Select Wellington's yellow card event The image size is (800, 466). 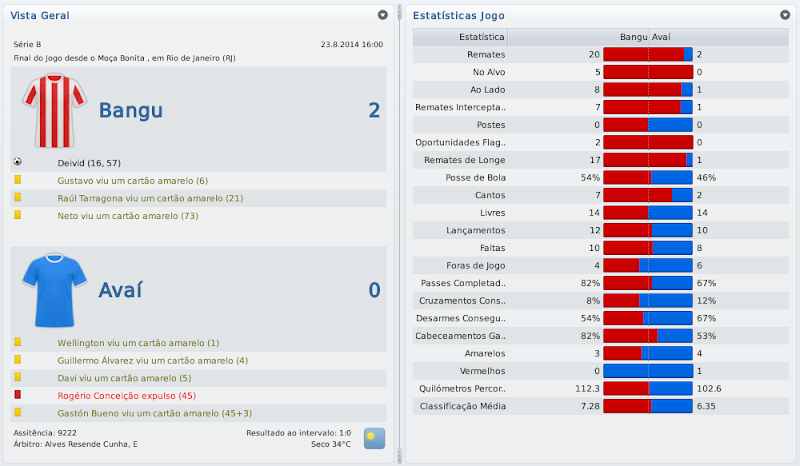139,342
